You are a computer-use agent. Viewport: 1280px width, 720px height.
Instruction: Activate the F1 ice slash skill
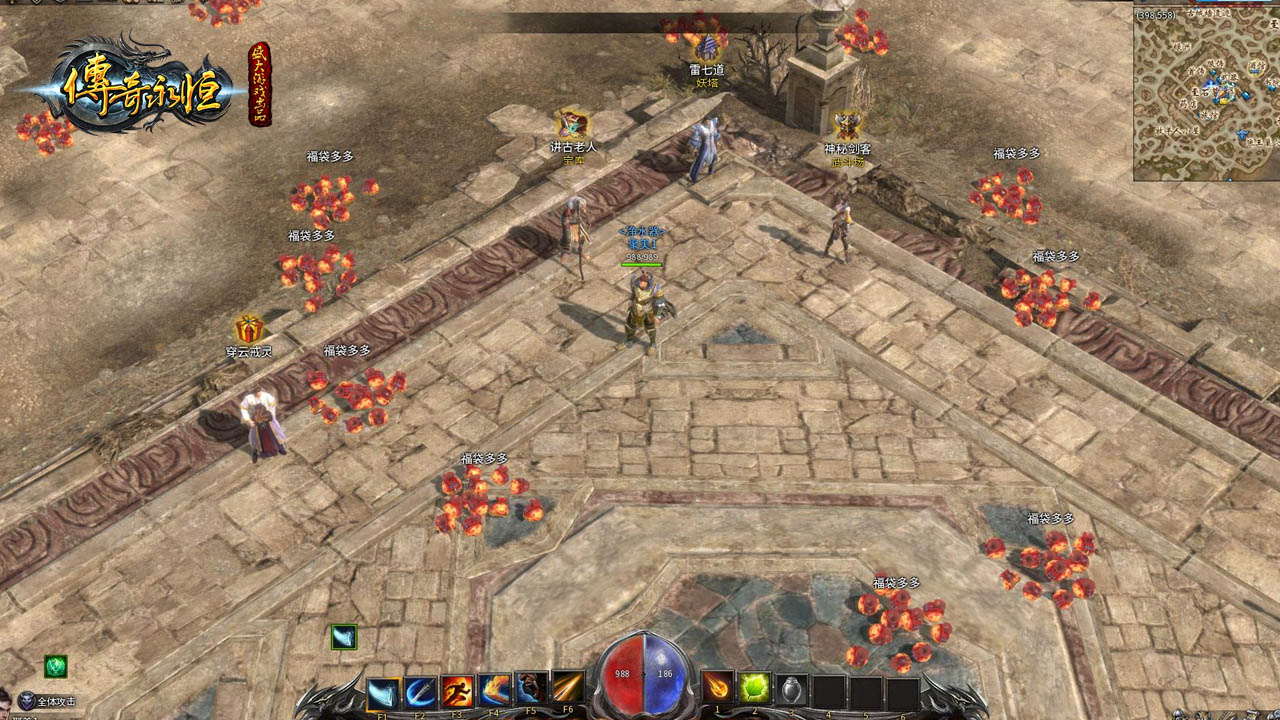tap(383, 692)
